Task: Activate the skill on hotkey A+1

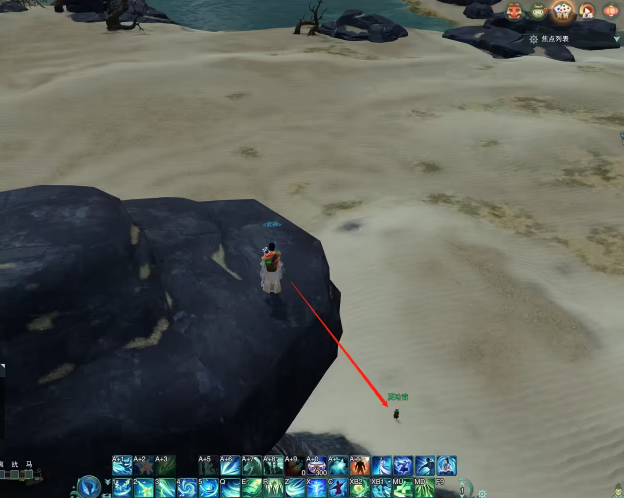Action: click(122, 466)
